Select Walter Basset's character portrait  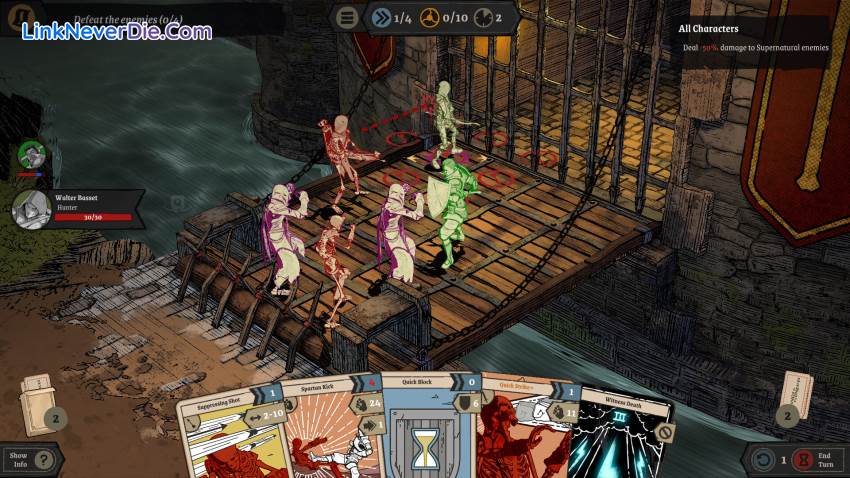(32, 210)
